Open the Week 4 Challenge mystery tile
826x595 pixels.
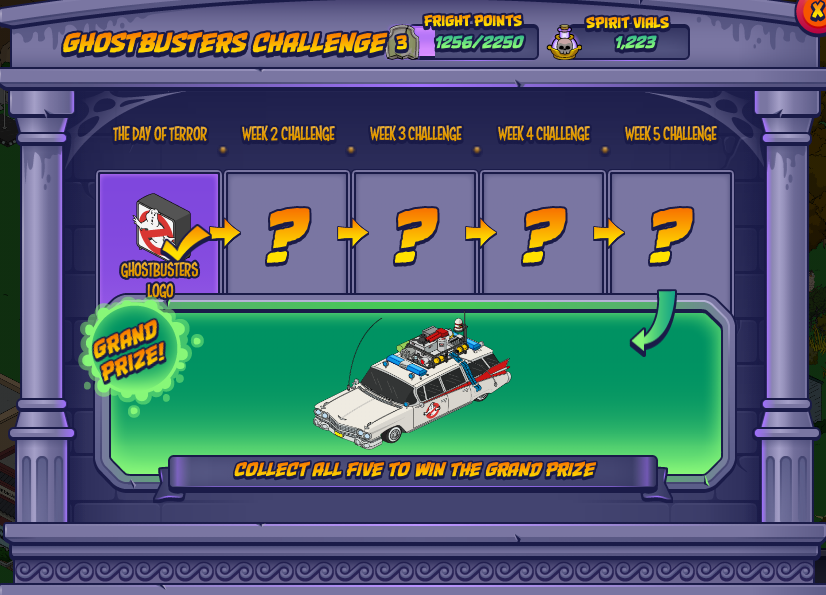click(x=543, y=235)
